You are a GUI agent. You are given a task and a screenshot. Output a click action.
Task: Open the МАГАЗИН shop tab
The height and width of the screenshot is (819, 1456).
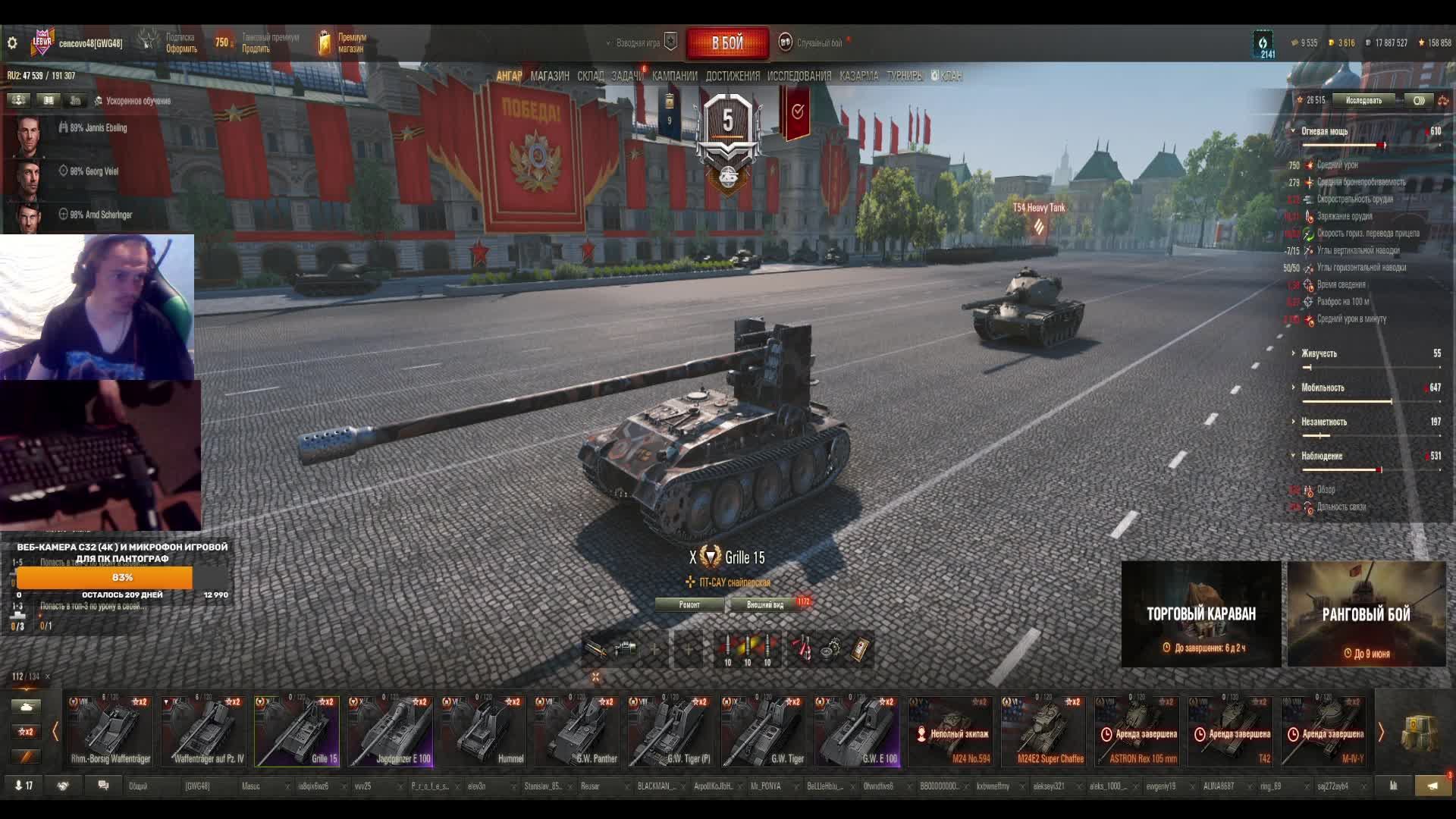point(550,76)
